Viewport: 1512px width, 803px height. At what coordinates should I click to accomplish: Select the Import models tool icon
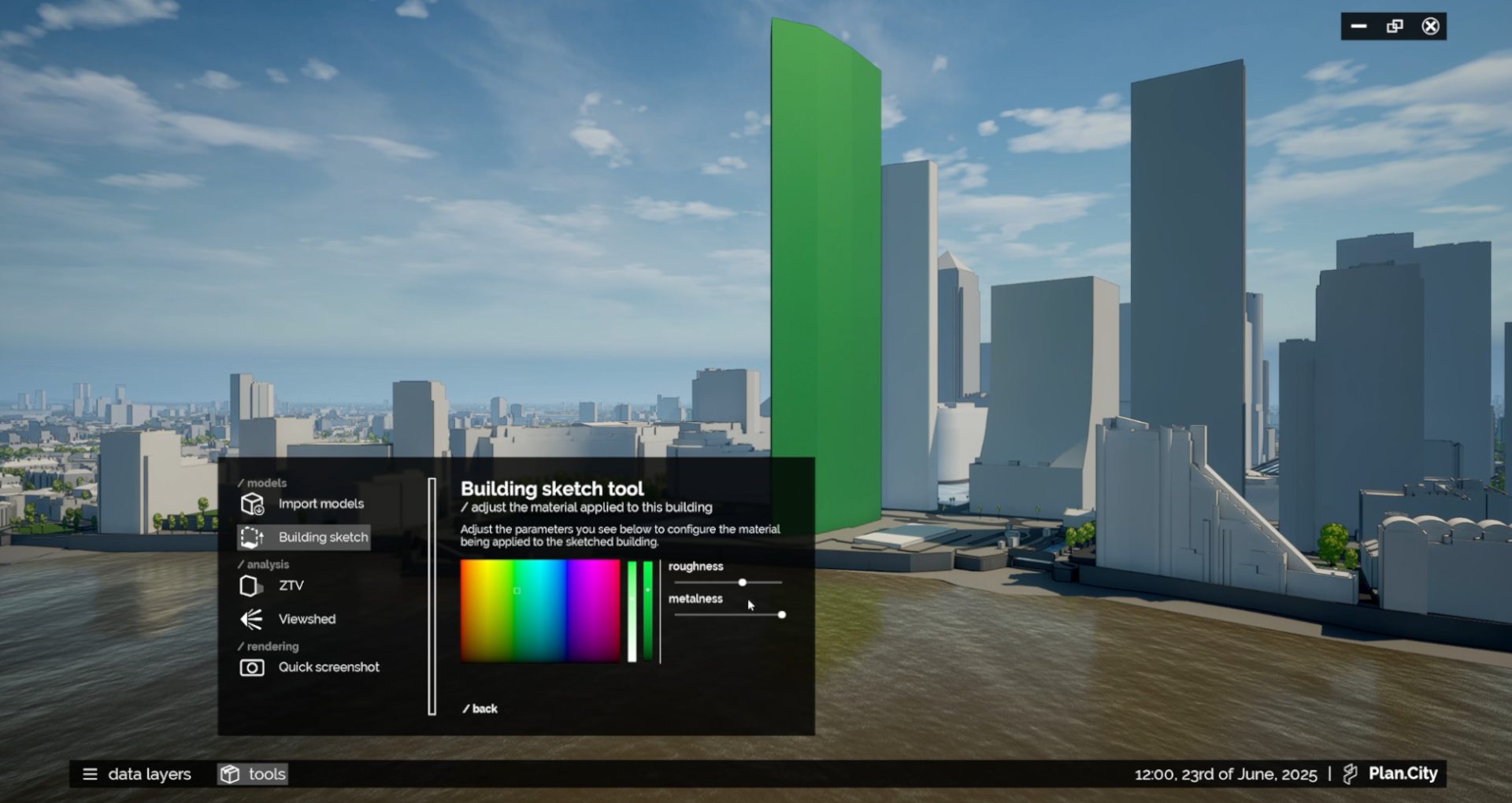click(250, 503)
